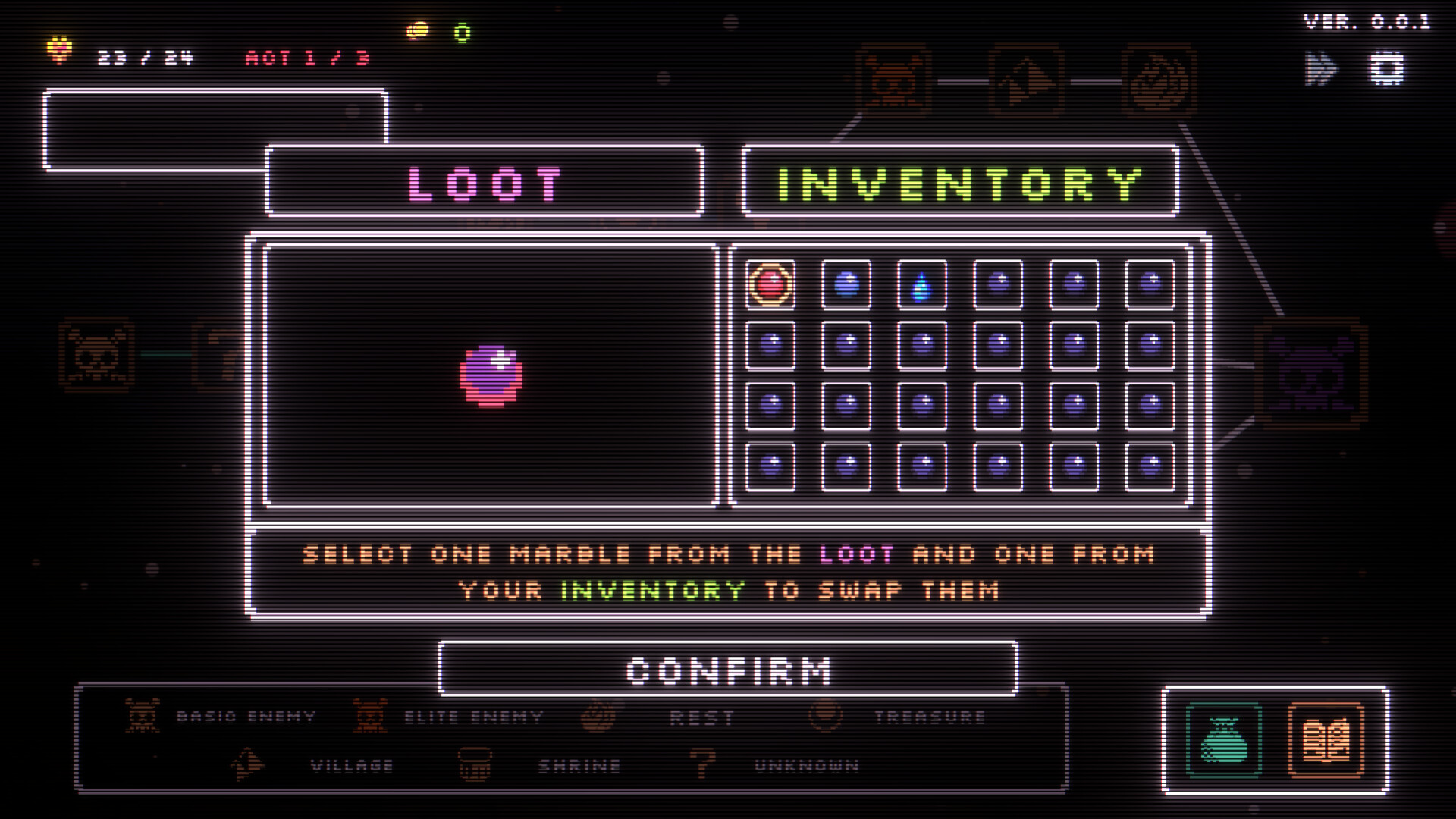This screenshot has height=819, width=1456.
Task: Open the orange book journal
Action: pos(1326,740)
